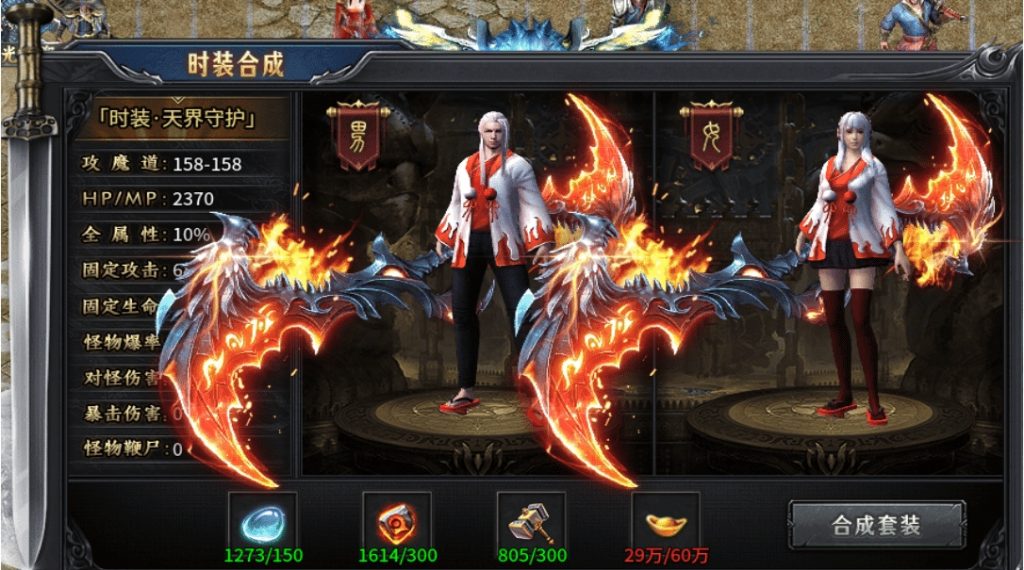The image size is (1024, 570).
Task: Click the 合成套装 synthesize button
Action: [876, 525]
